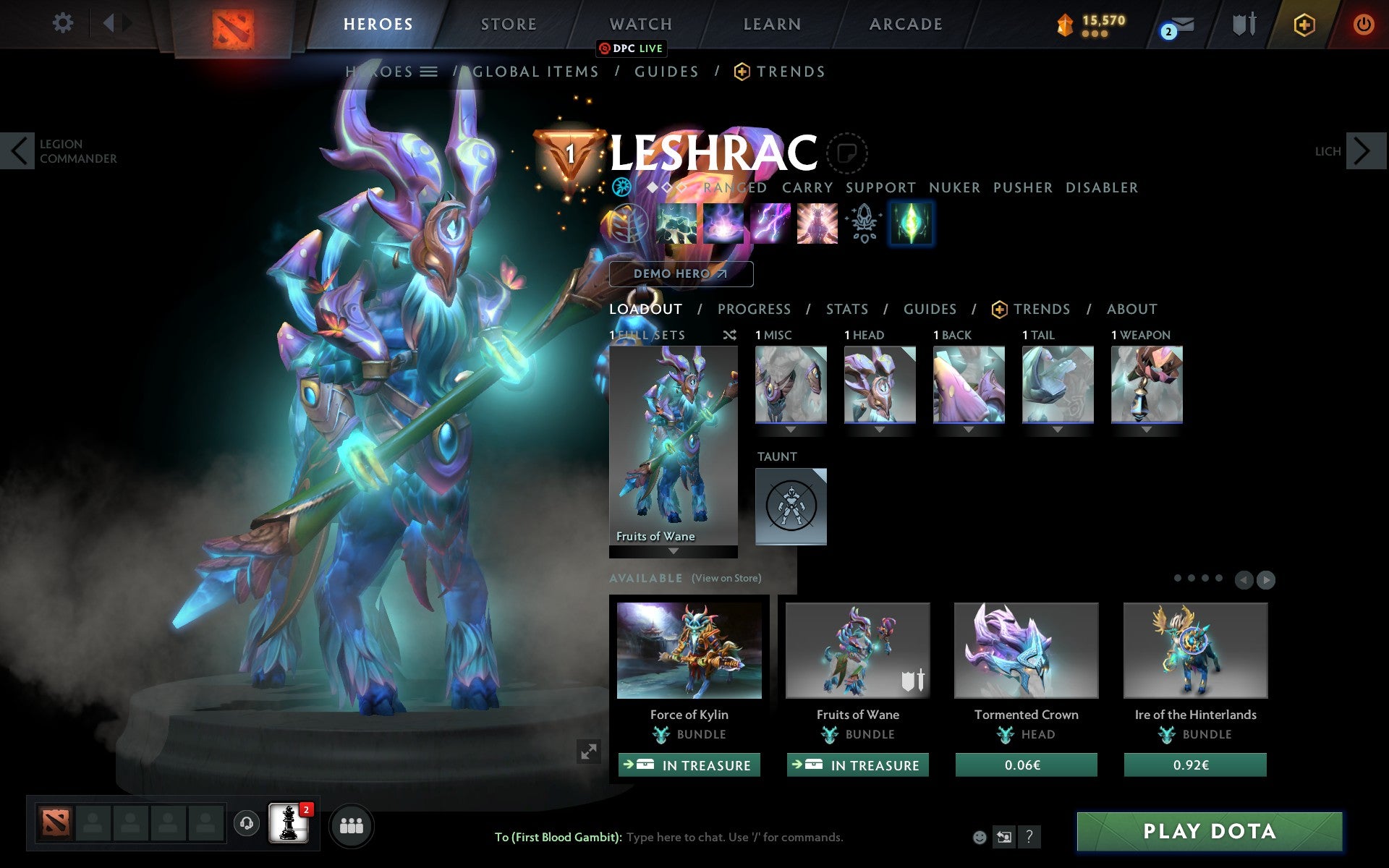1389x868 pixels.
Task: Switch to the STATS tab
Action: [x=846, y=309]
